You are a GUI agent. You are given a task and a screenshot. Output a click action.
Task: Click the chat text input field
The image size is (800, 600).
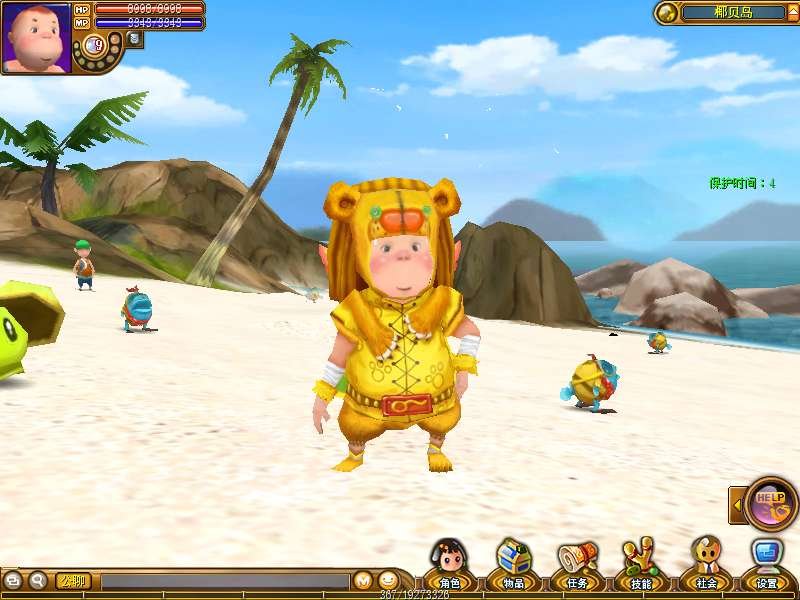[224, 580]
